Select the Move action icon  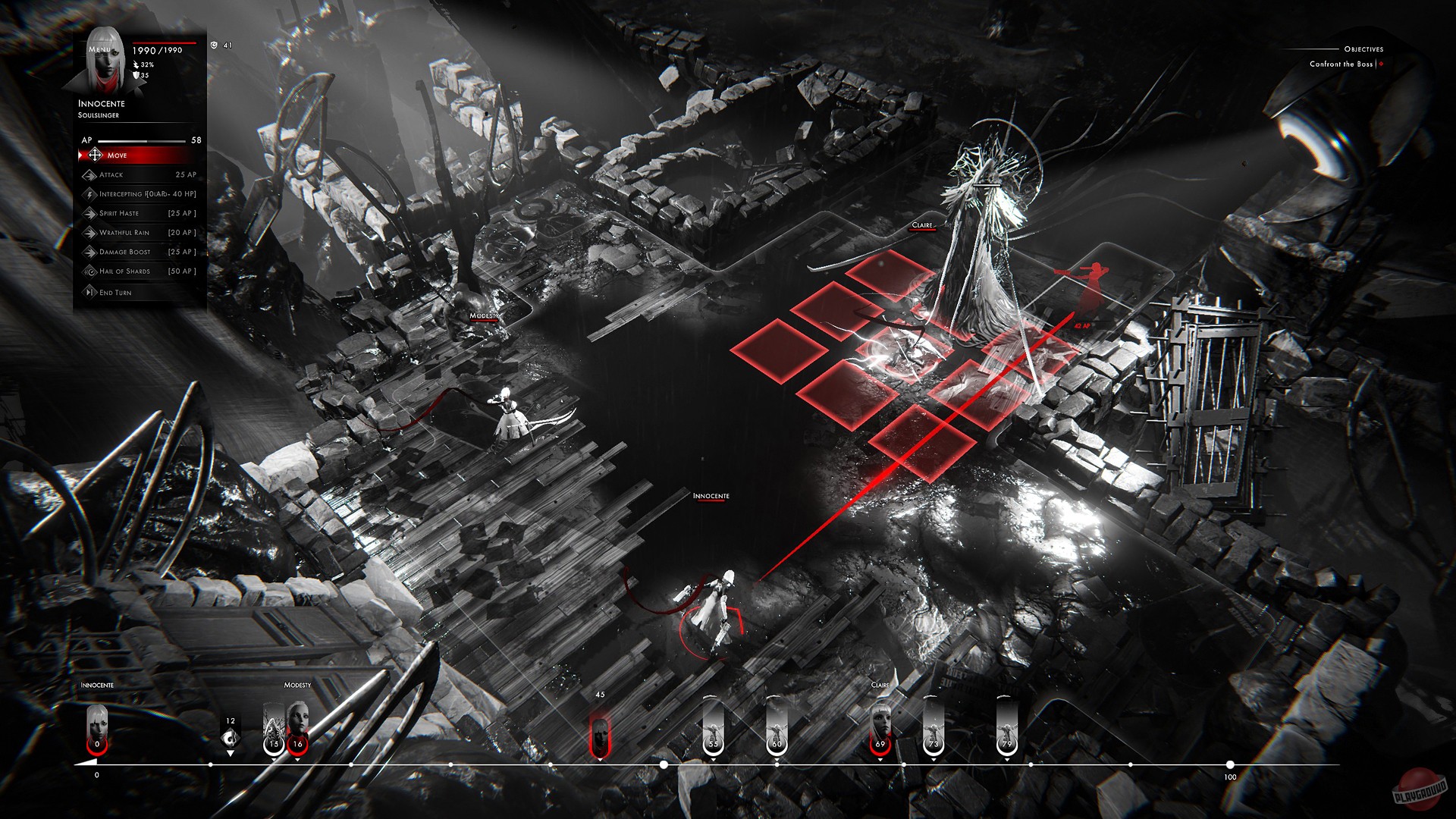point(94,155)
